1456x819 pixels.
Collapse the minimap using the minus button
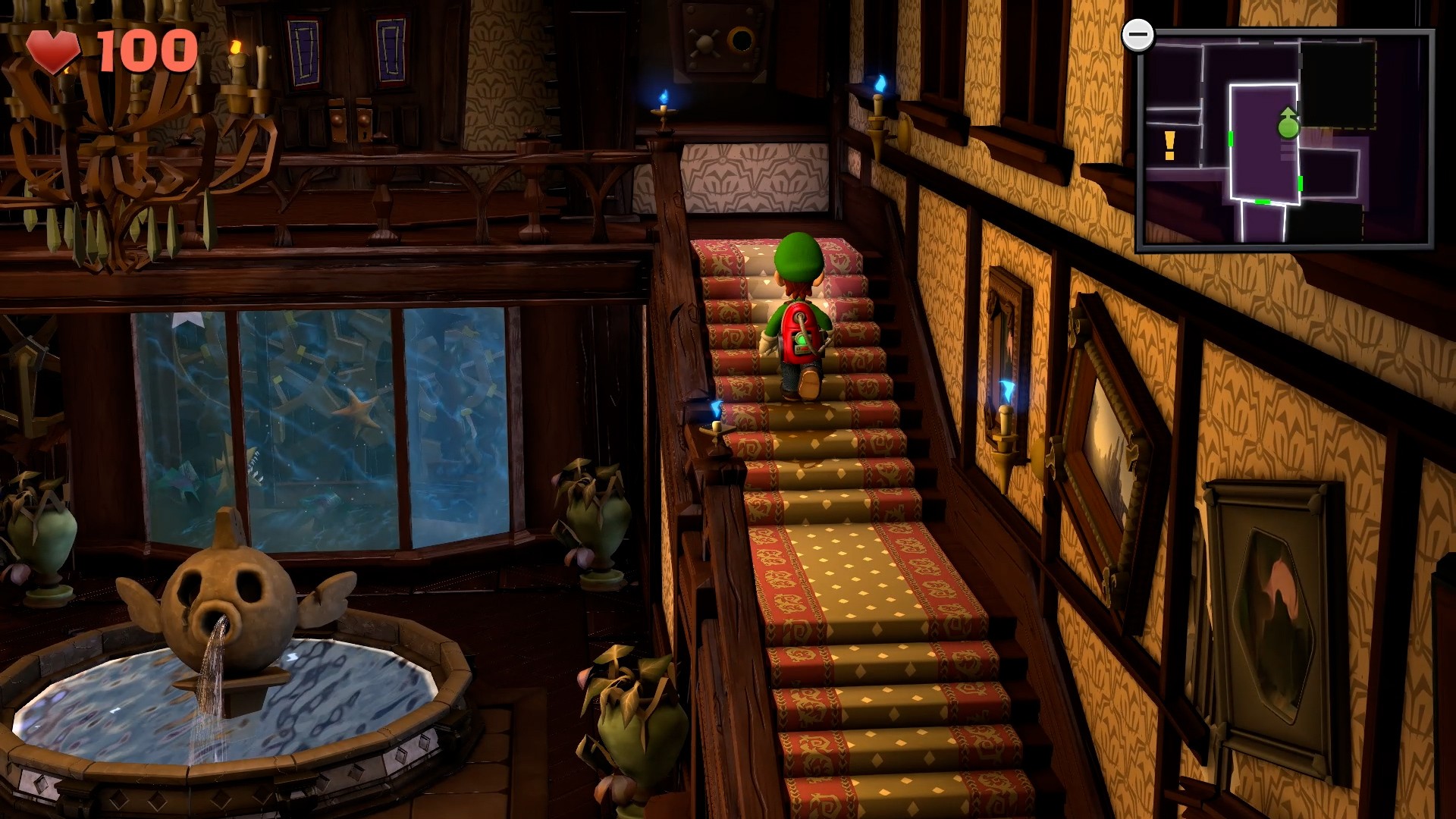click(x=1137, y=34)
